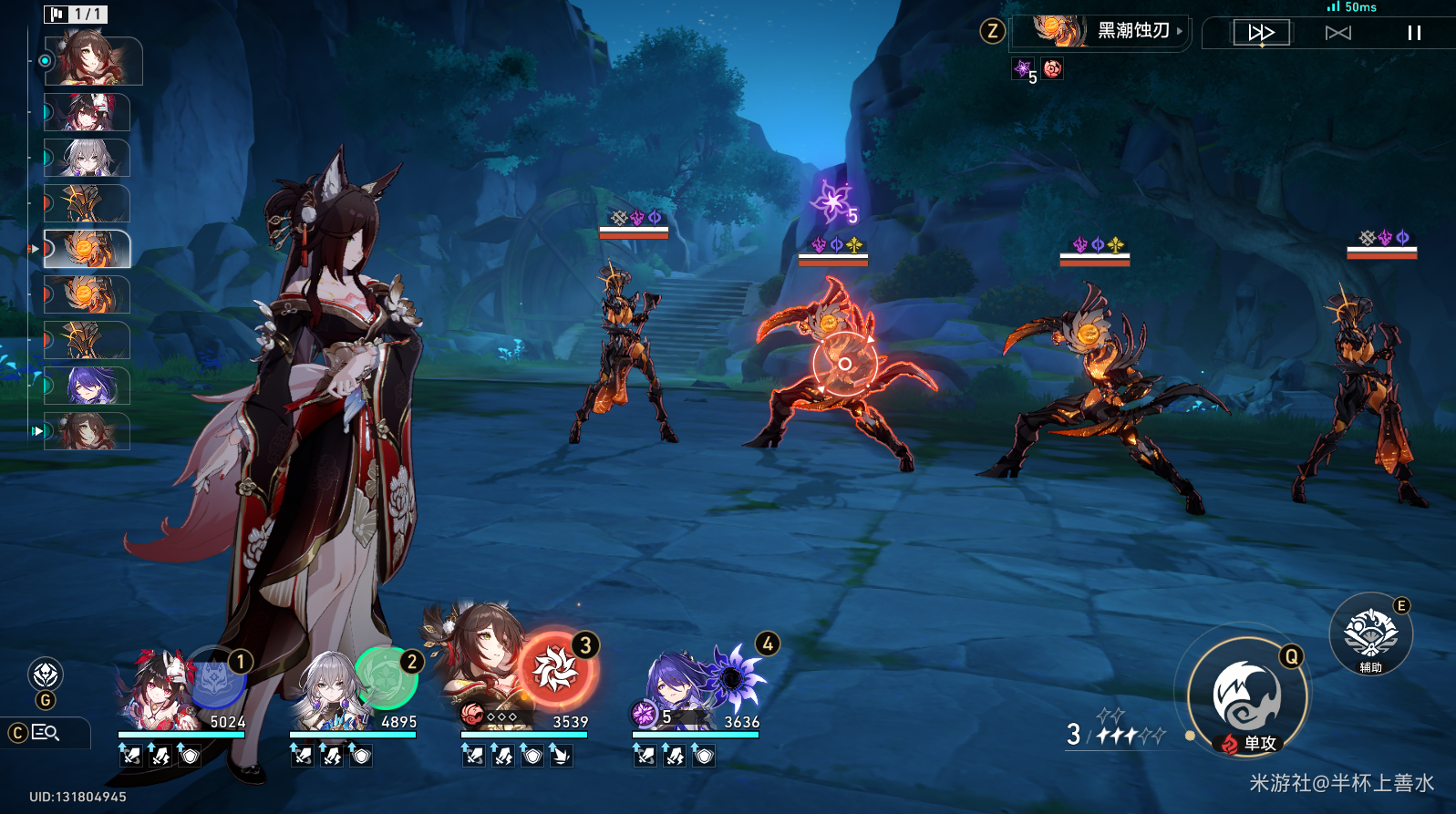Click the purple-haired portrait in the turn order
Viewport: 1456px width, 814px height.
pos(88,386)
